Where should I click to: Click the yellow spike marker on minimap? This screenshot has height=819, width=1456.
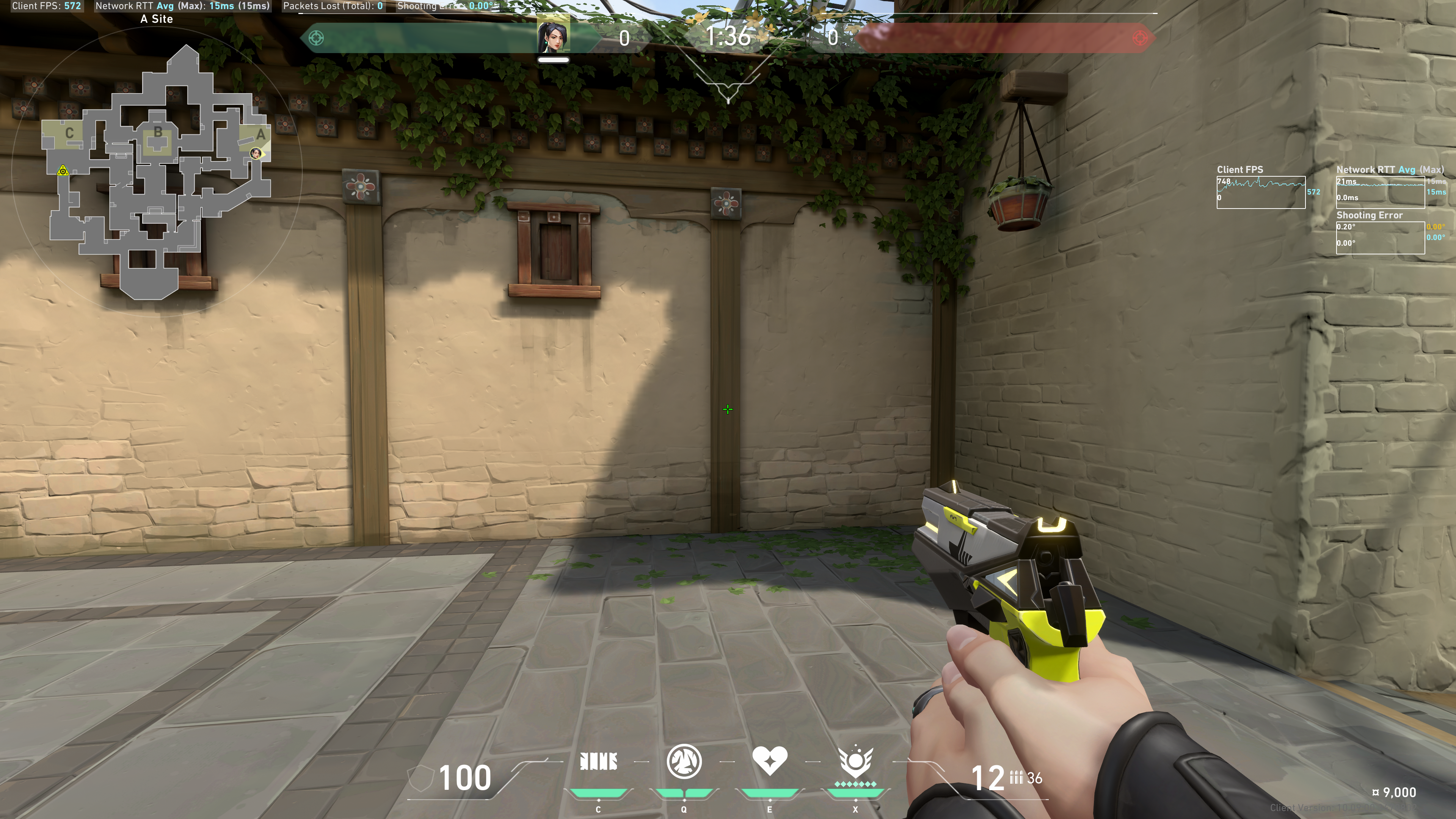pos(63,170)
